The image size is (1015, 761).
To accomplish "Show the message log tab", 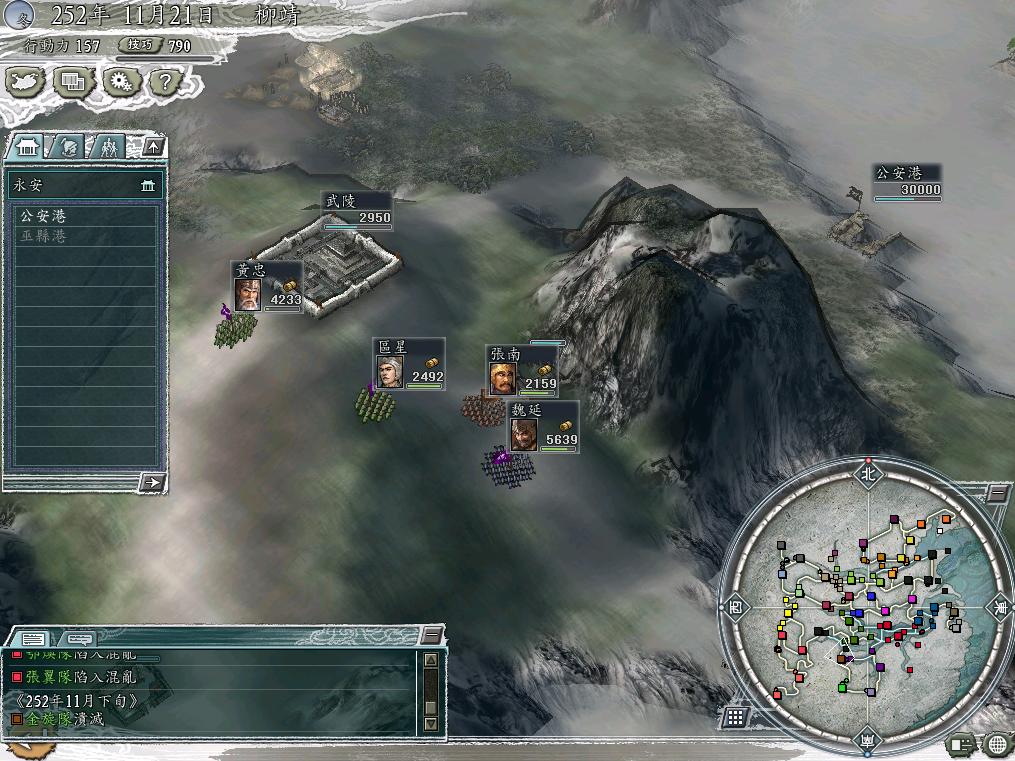I will tap(32, 637).
